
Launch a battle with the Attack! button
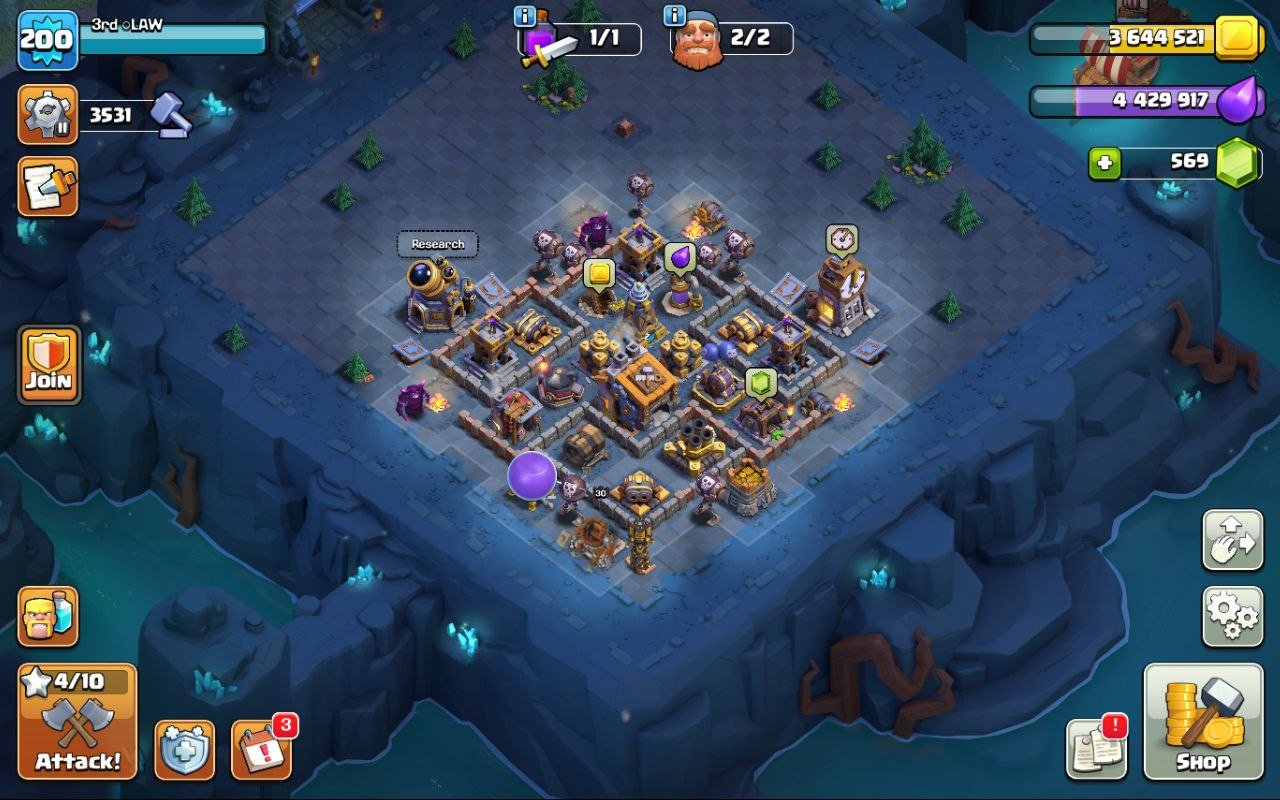pyautogui.click(x=74, y=720)
